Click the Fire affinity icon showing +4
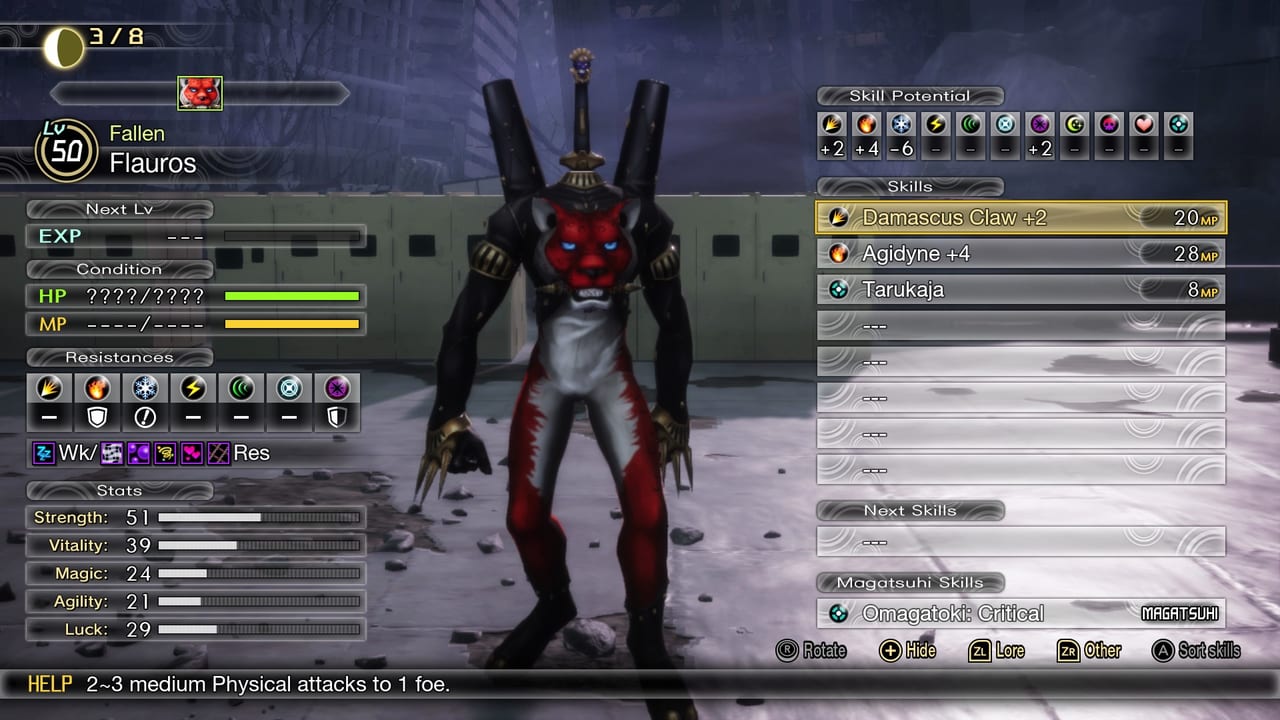The image size is (1280, 720). (x=864, y=125)
